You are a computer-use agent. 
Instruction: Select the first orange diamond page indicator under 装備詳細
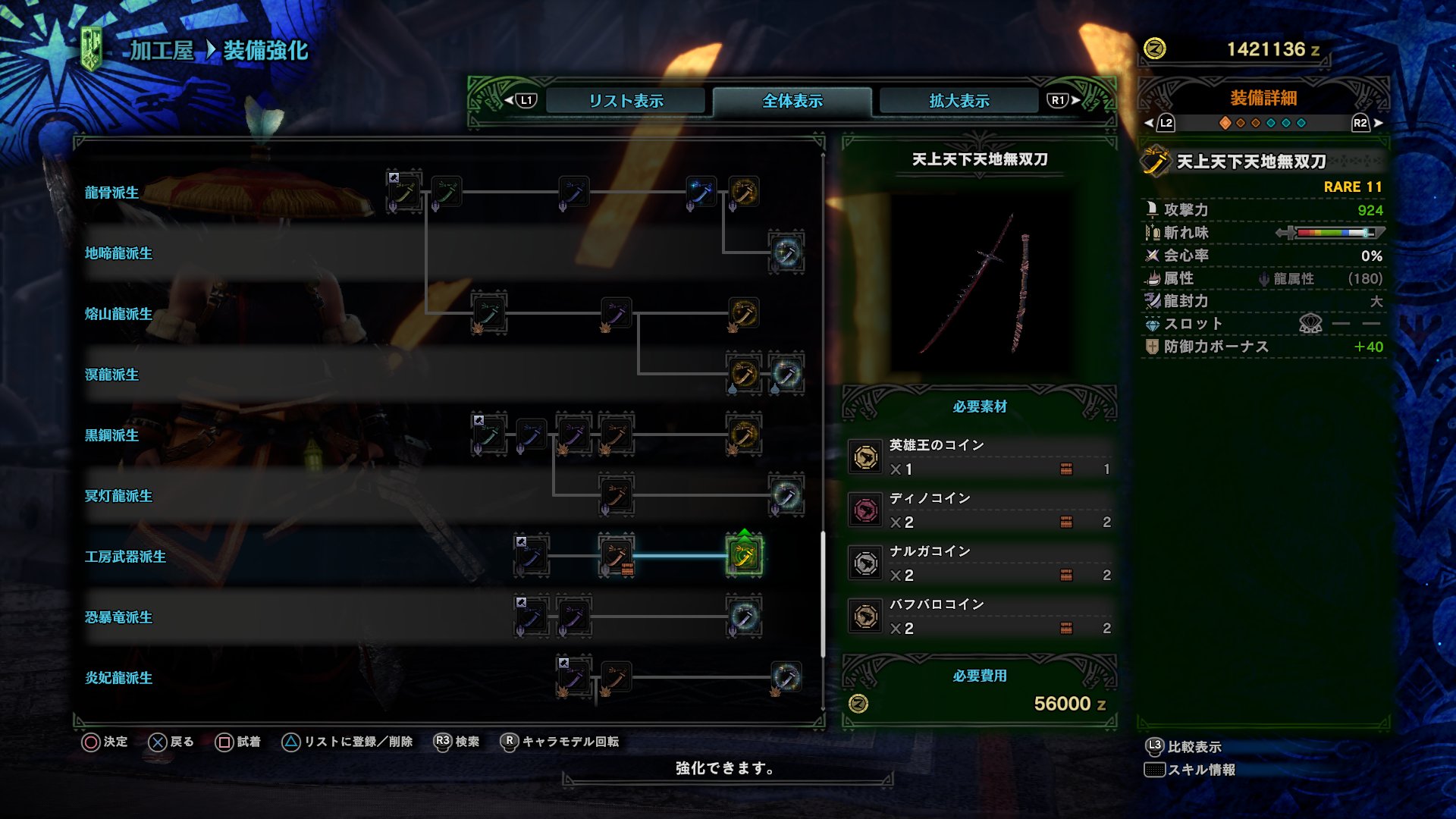(x=1225, y=123)
